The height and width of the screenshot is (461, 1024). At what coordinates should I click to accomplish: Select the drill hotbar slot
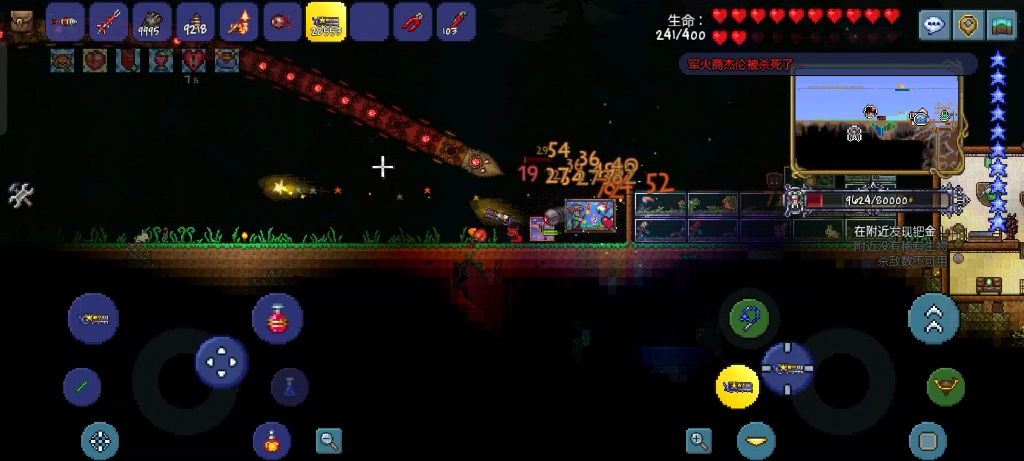point(66,21)
